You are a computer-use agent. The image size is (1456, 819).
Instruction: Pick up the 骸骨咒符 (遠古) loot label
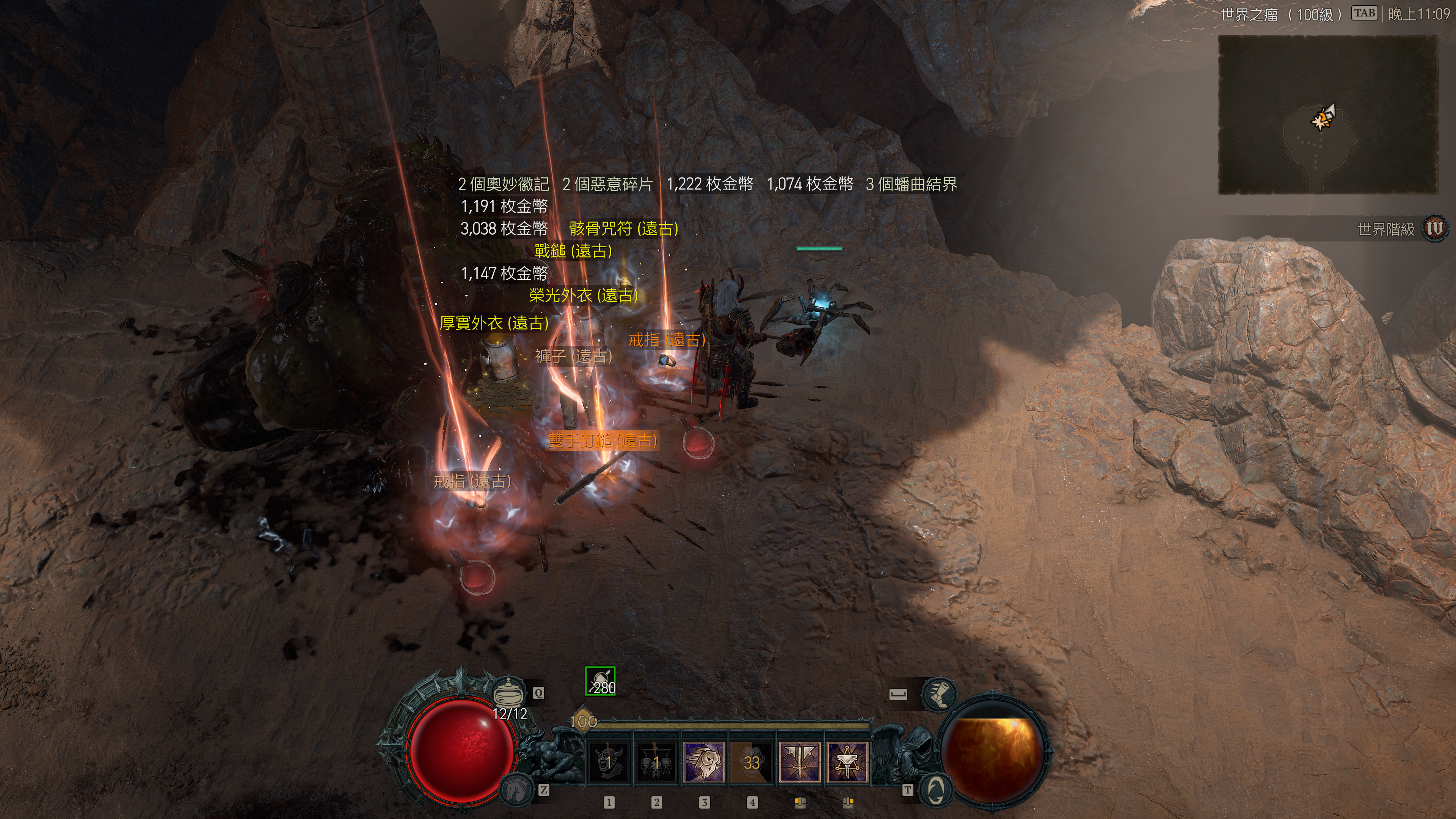click(623, 228)
